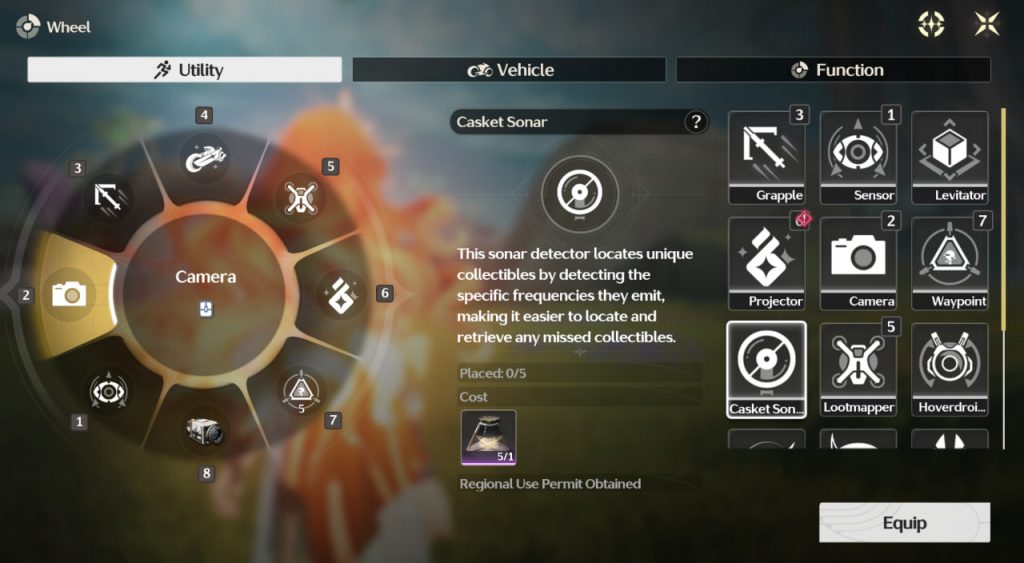Select the Lootmapper gadget tile

click(x=858, y=369)
